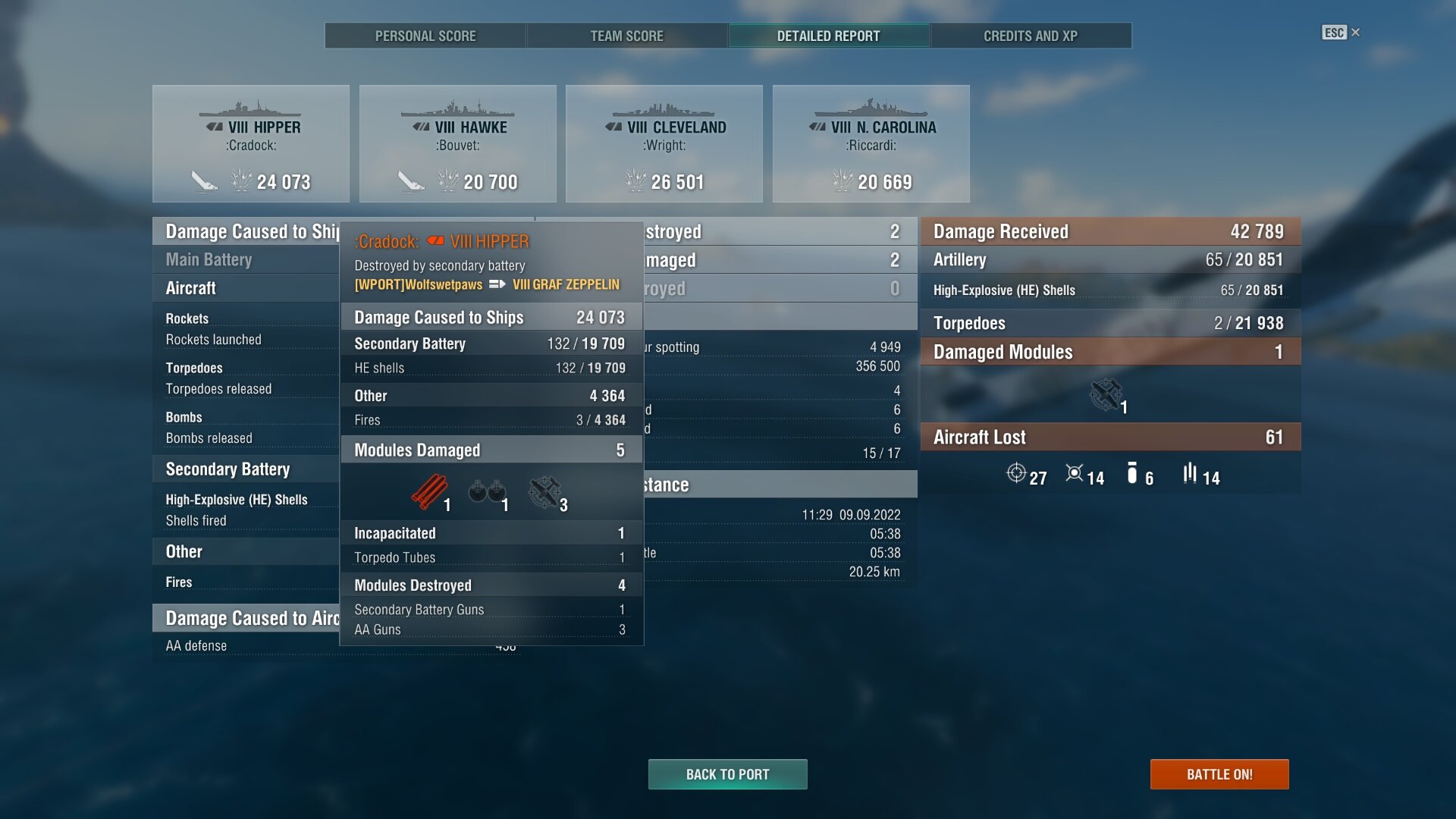Start another match with Battle On!

(1219, 774)
